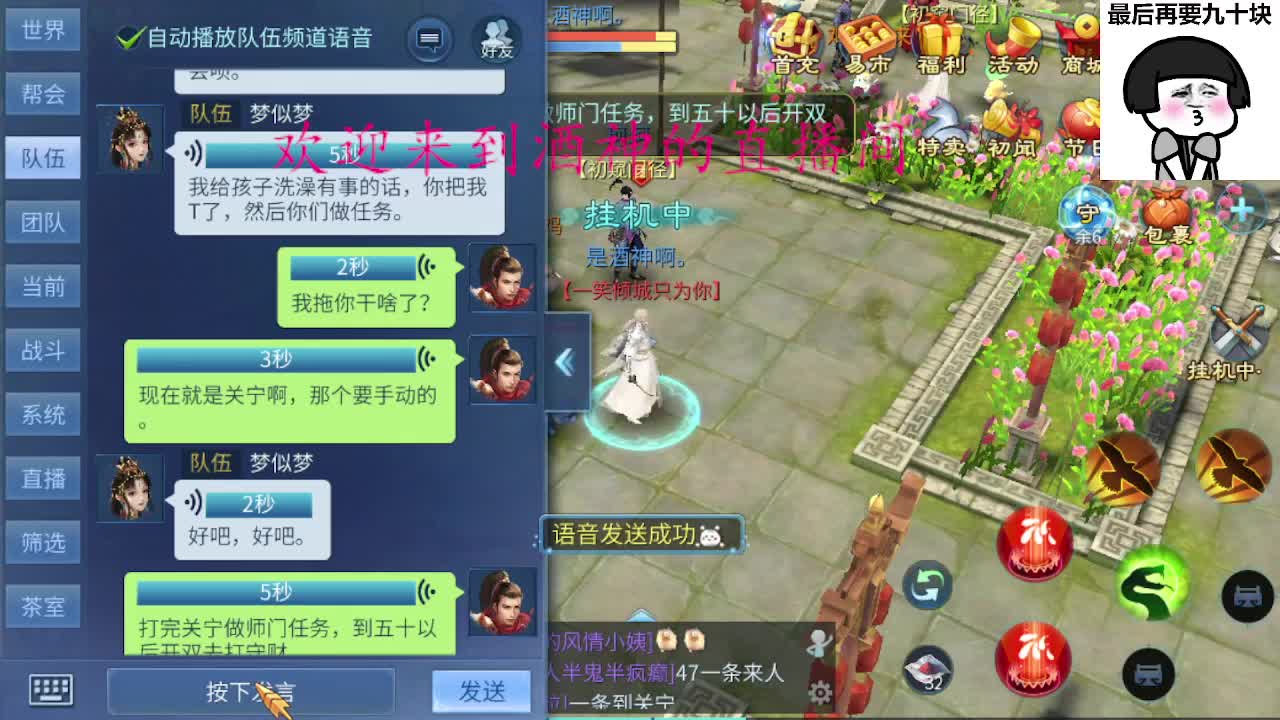Switch to the 世界 world chat tab
Viewport: 1280px width, 720px height.
click(x=43, y=31)
